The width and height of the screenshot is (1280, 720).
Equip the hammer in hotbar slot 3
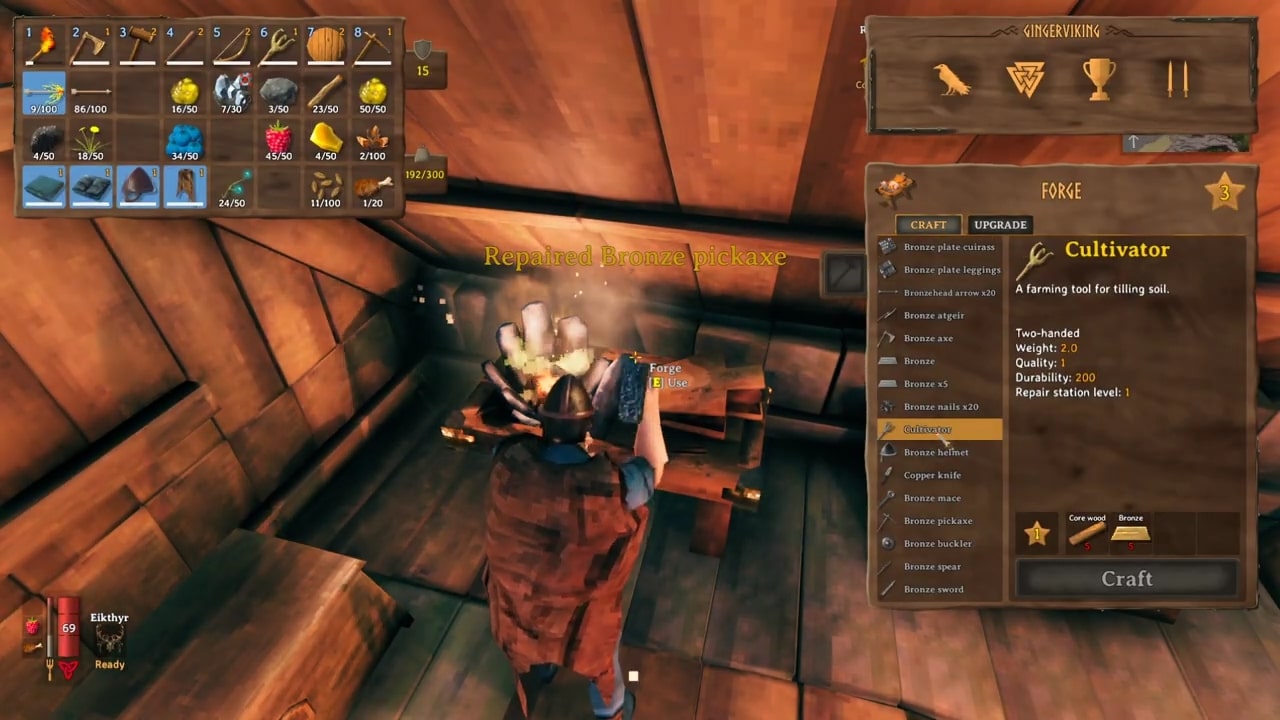pyautogui.click(x=138, y=45)
